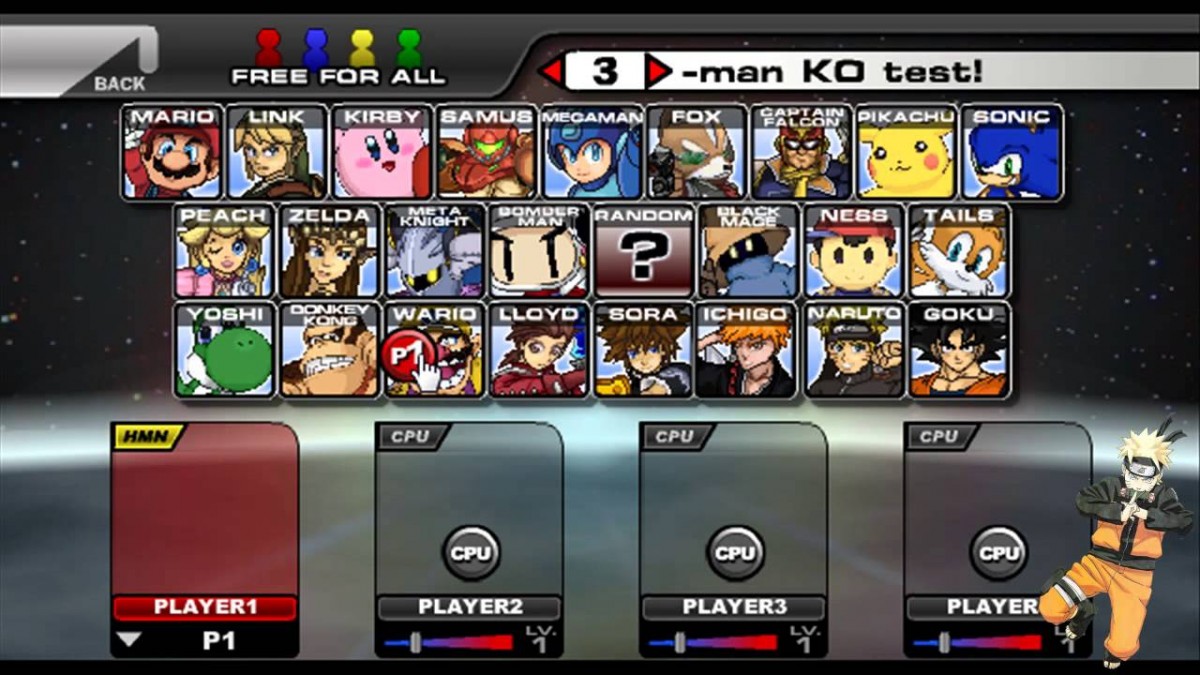Switch Player 2's CPU tag
Screen dimensions: 1200x675
412,436
